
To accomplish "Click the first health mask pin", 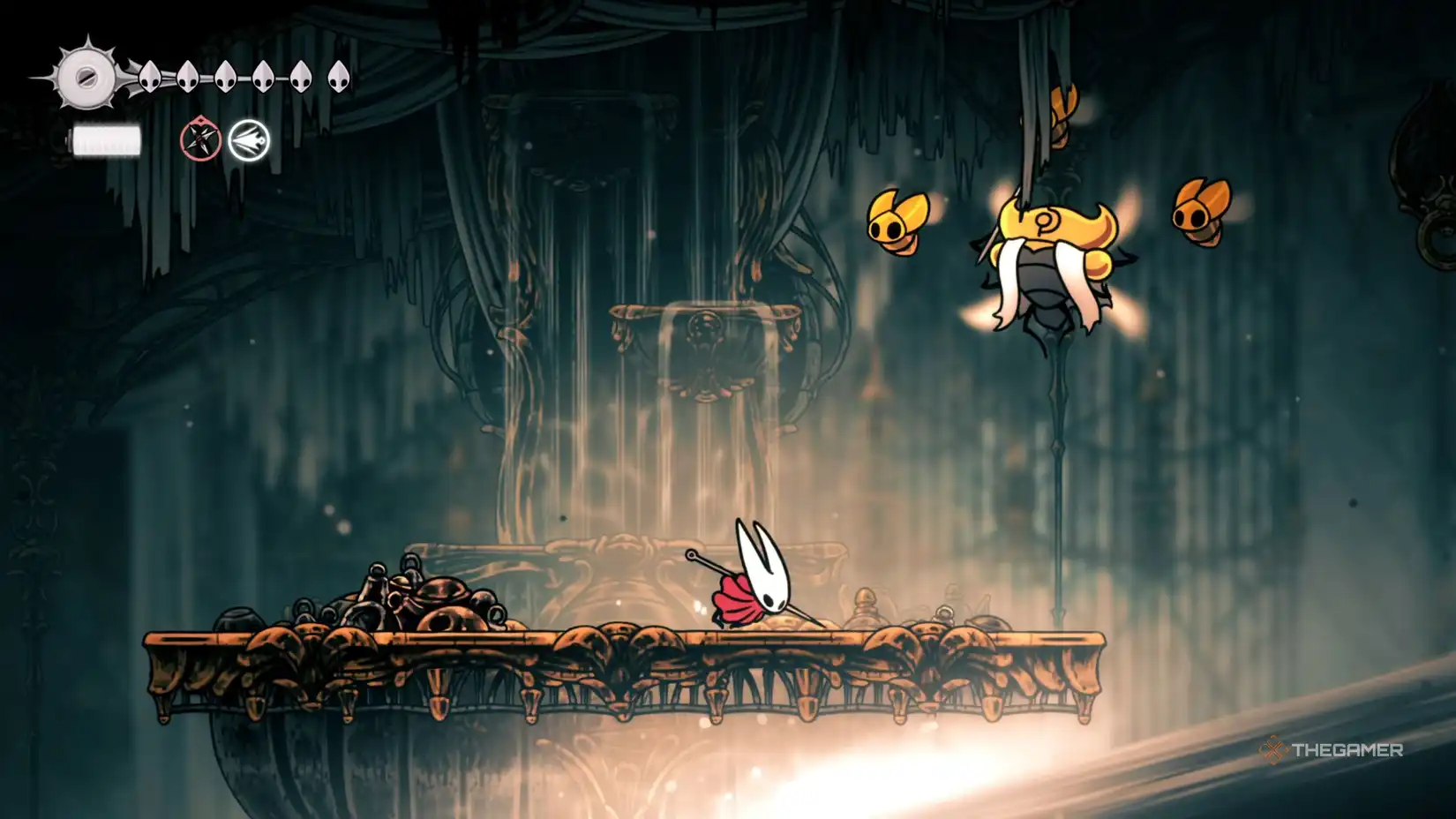I will (150, 75).
